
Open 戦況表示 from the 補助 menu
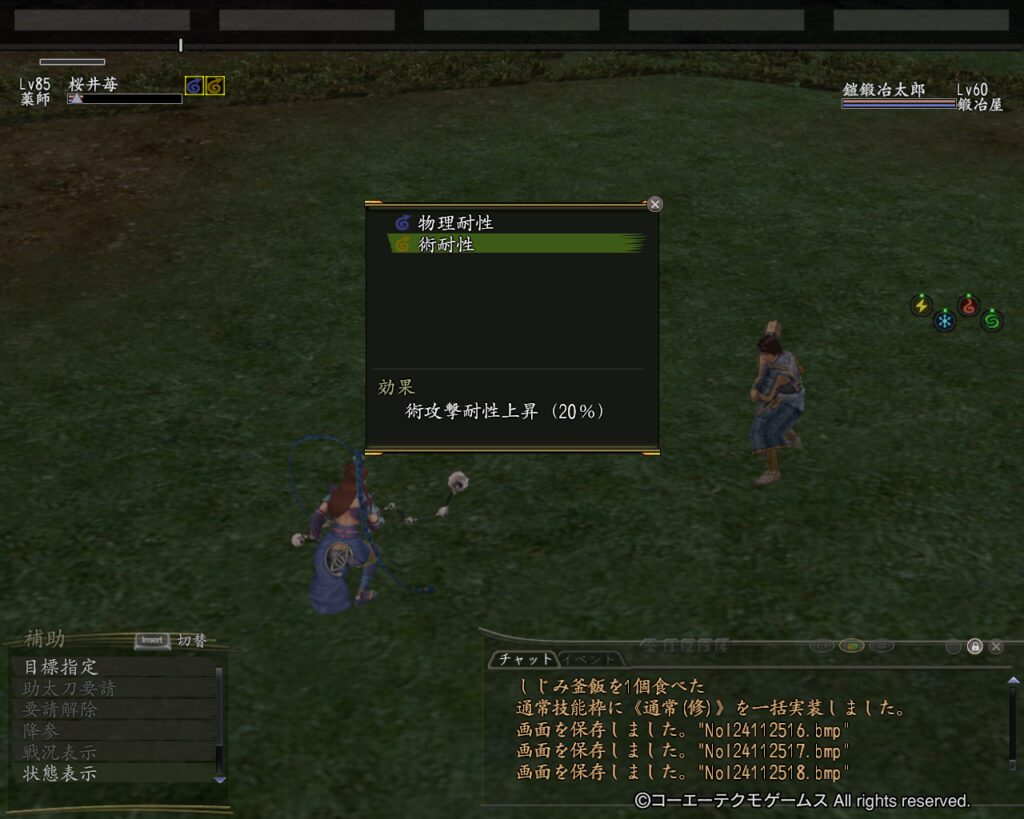(x=61, y=752)
